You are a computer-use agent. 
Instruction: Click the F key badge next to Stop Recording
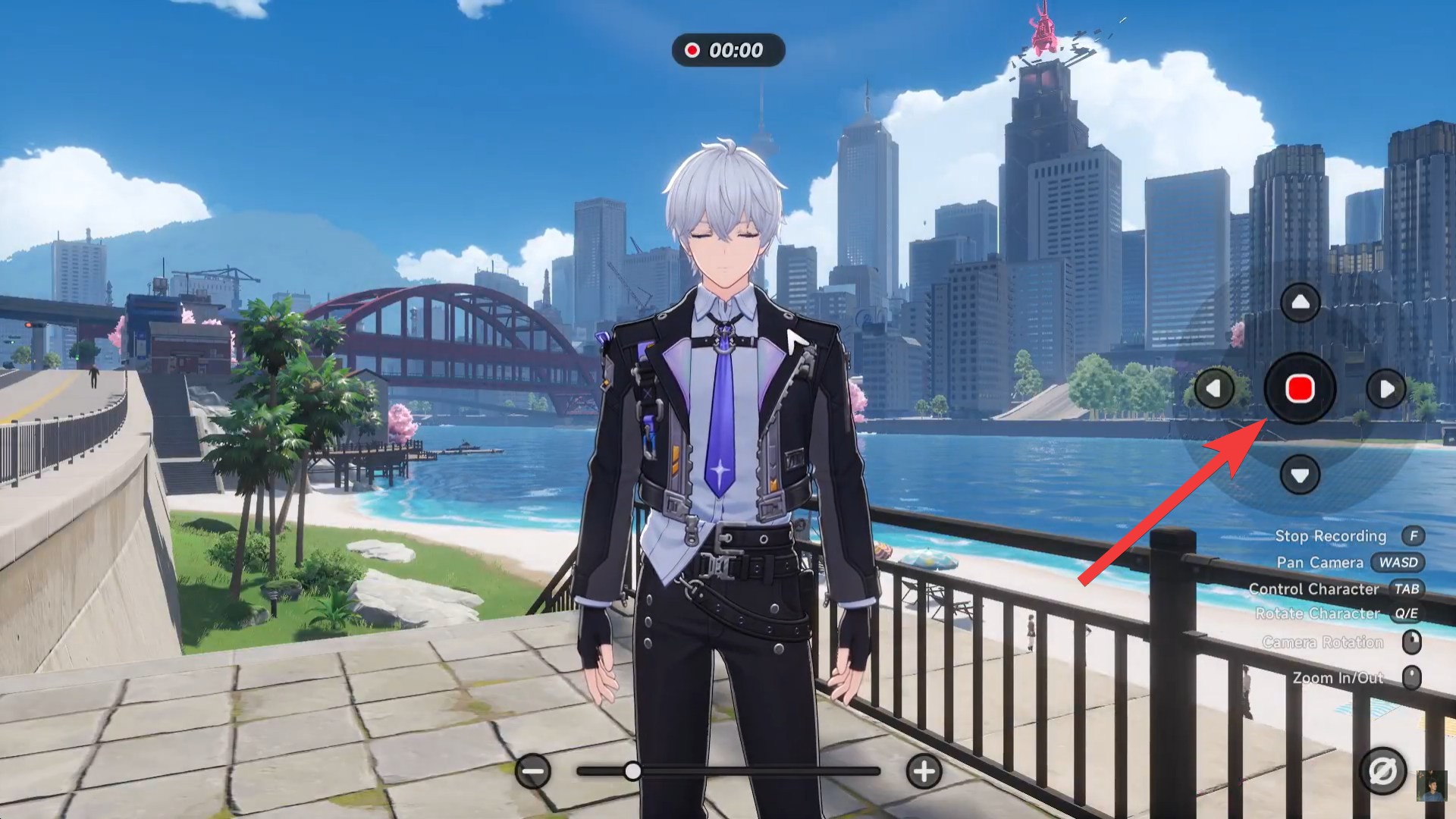pyautogui.click(x=1413, y=536)
